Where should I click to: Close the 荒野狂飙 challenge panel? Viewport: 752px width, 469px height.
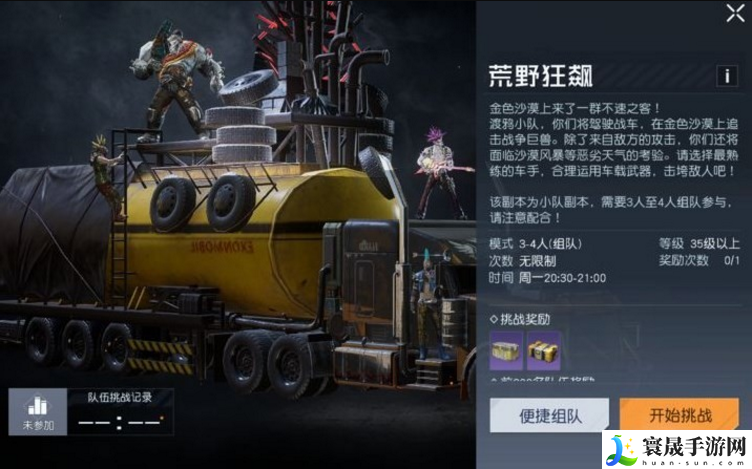click(x=733, y=14)
